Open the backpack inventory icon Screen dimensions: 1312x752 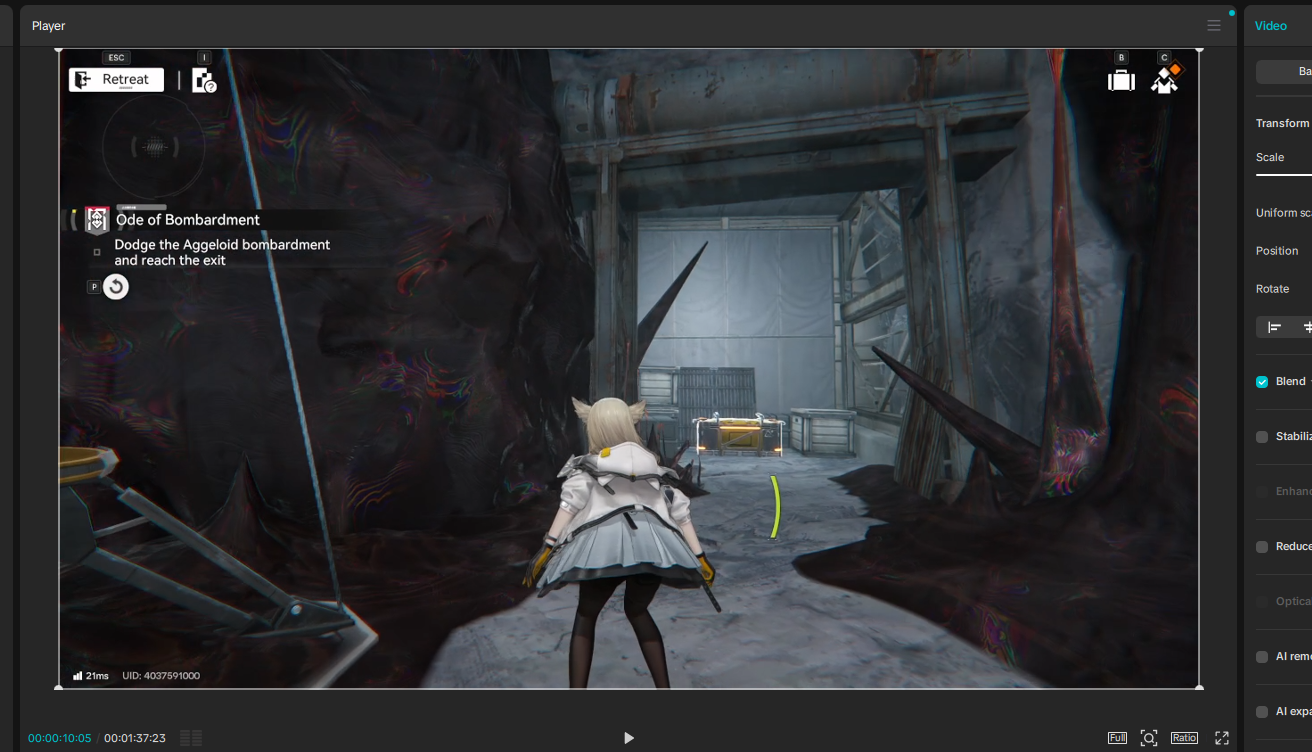[x=1122, y=81]
